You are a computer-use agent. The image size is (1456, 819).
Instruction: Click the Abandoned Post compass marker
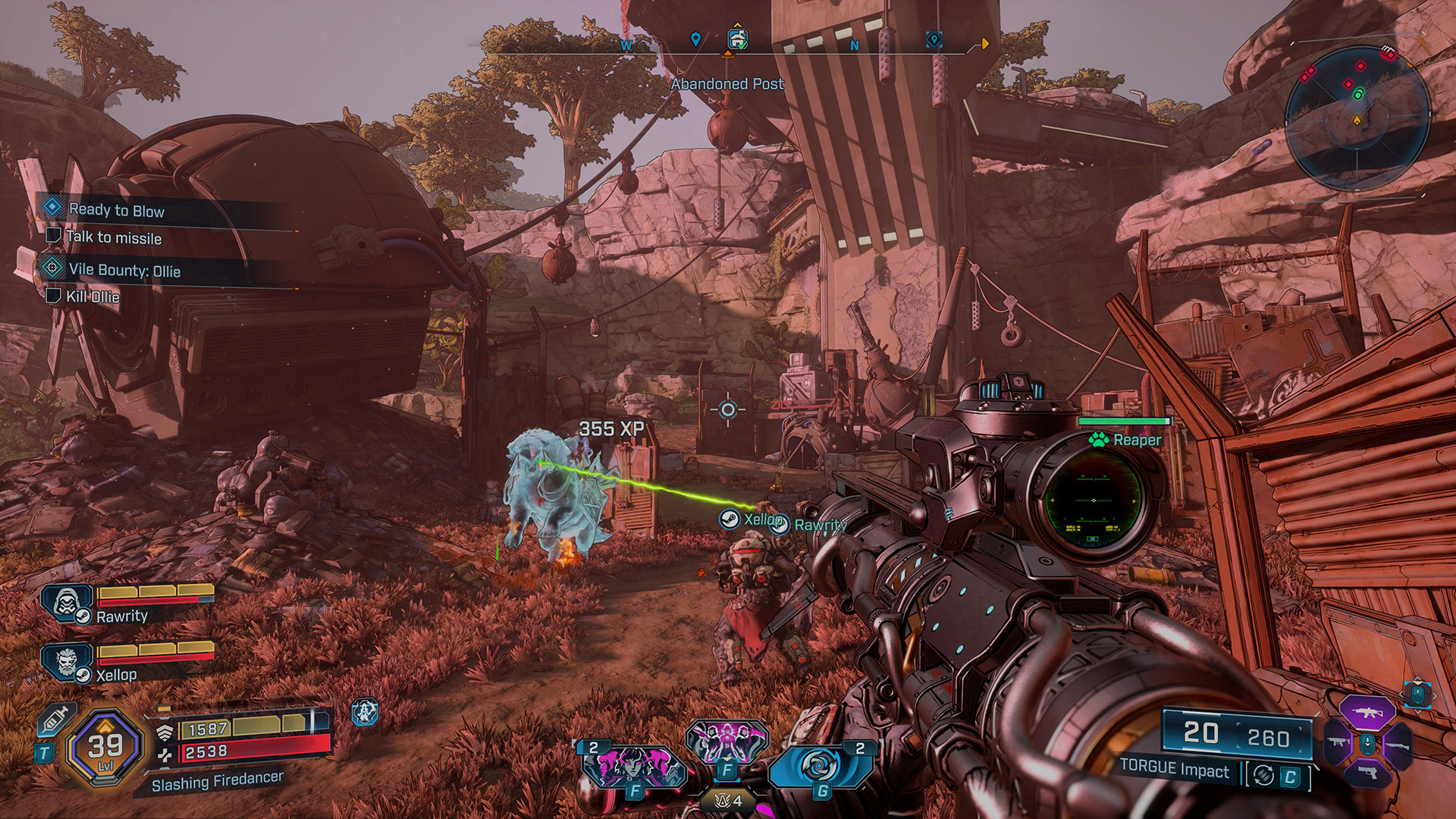[x=737, y=39]
